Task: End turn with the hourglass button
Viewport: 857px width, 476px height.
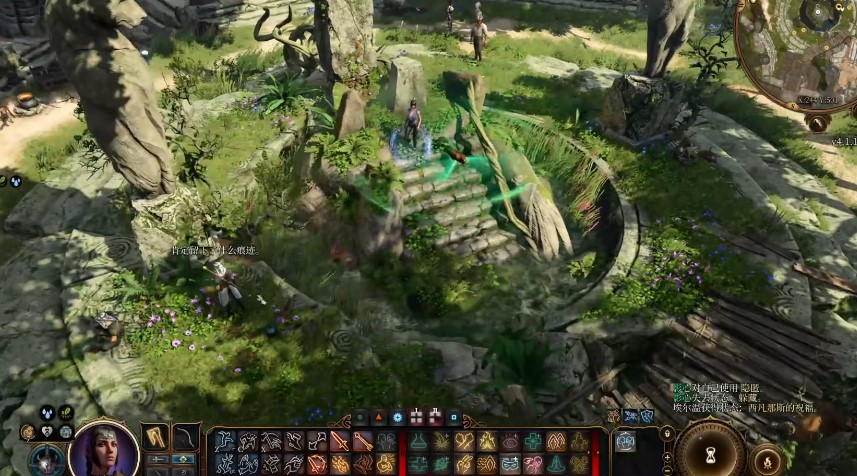Action: coord(710,452)
